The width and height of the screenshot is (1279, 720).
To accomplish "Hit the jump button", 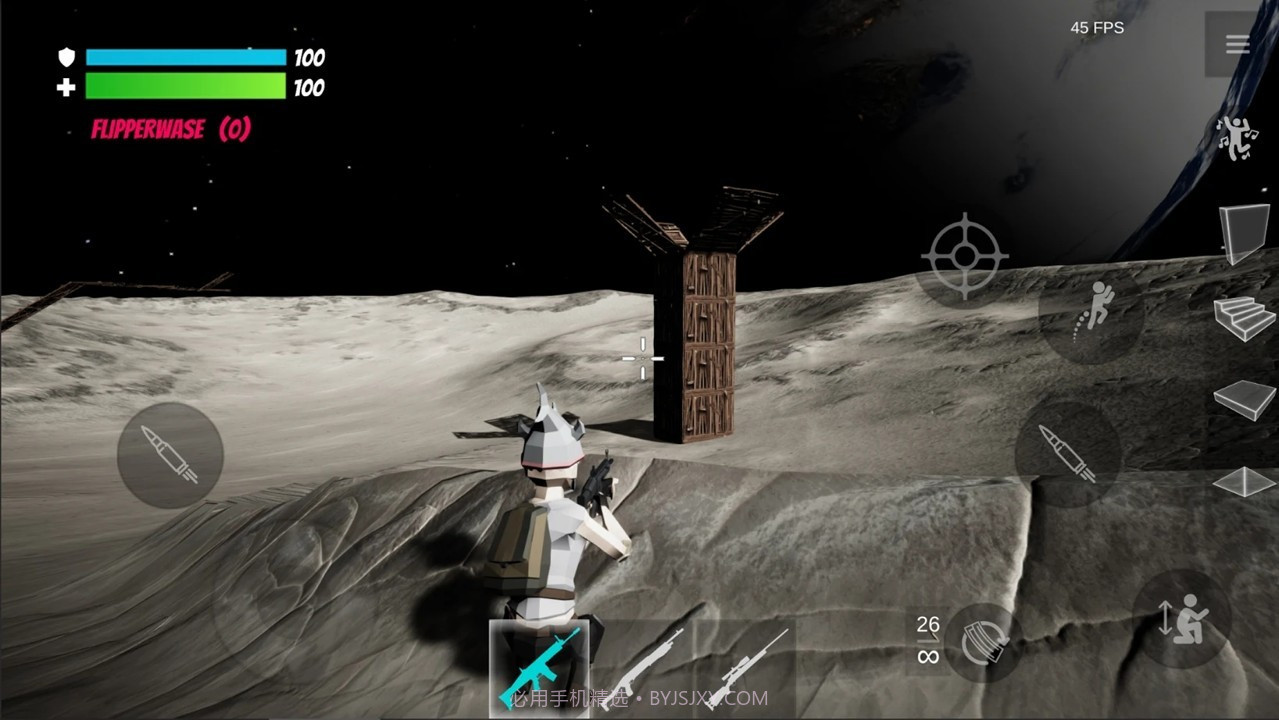I will point(1091,313).
